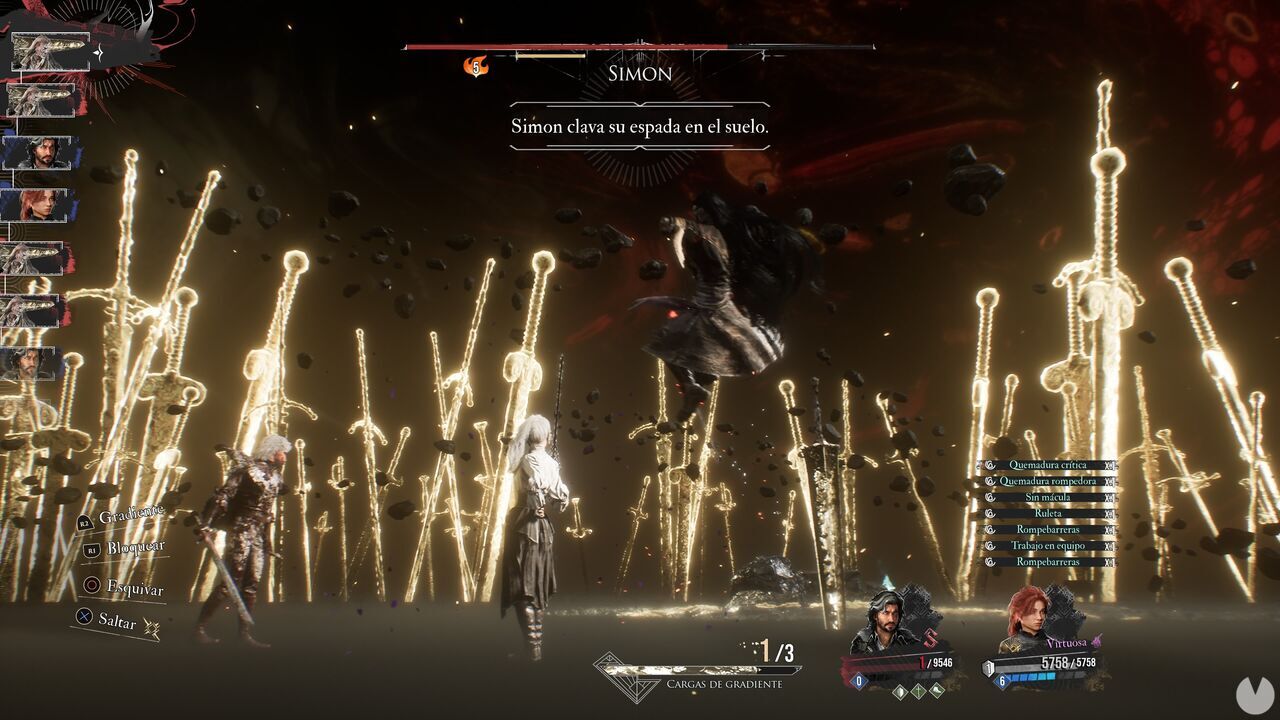The height and width of the screenshot is (720, 1280).
Task: Select Quemadura crítica in the effects list
Action: [1046, 465]
